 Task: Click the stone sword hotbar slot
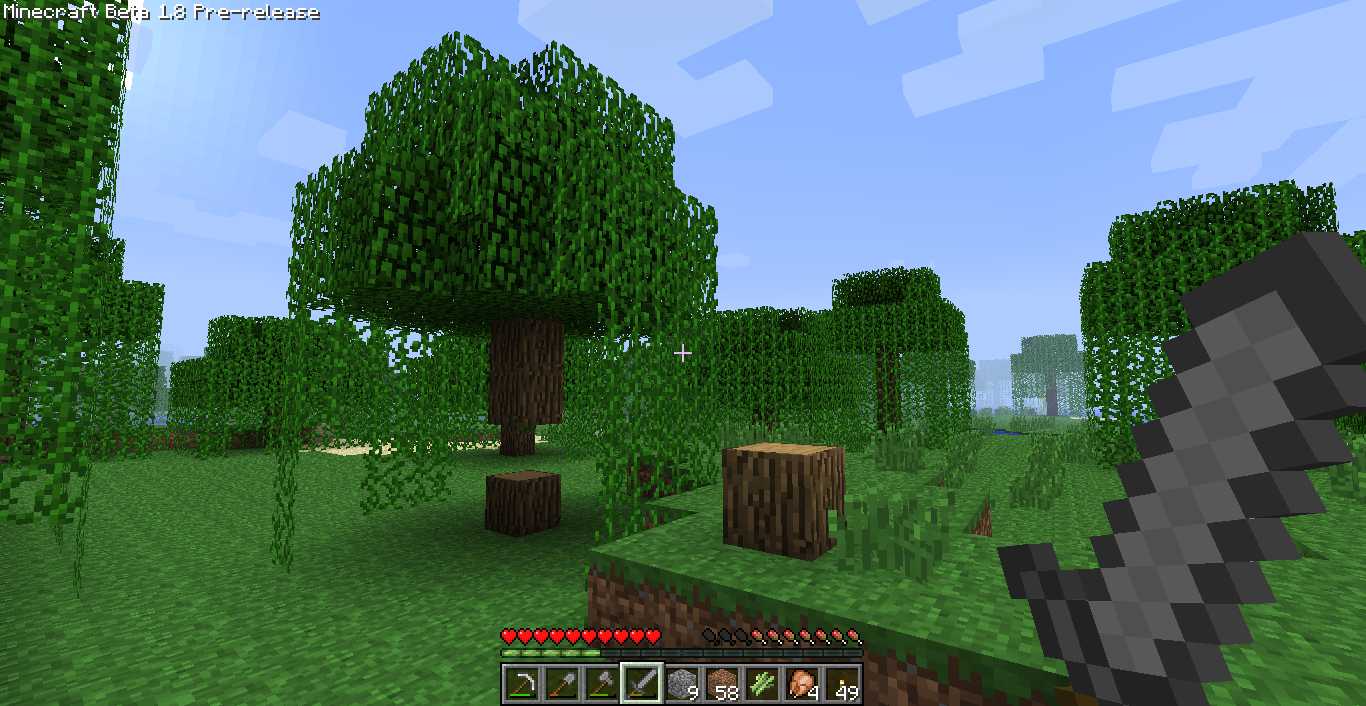641,684
